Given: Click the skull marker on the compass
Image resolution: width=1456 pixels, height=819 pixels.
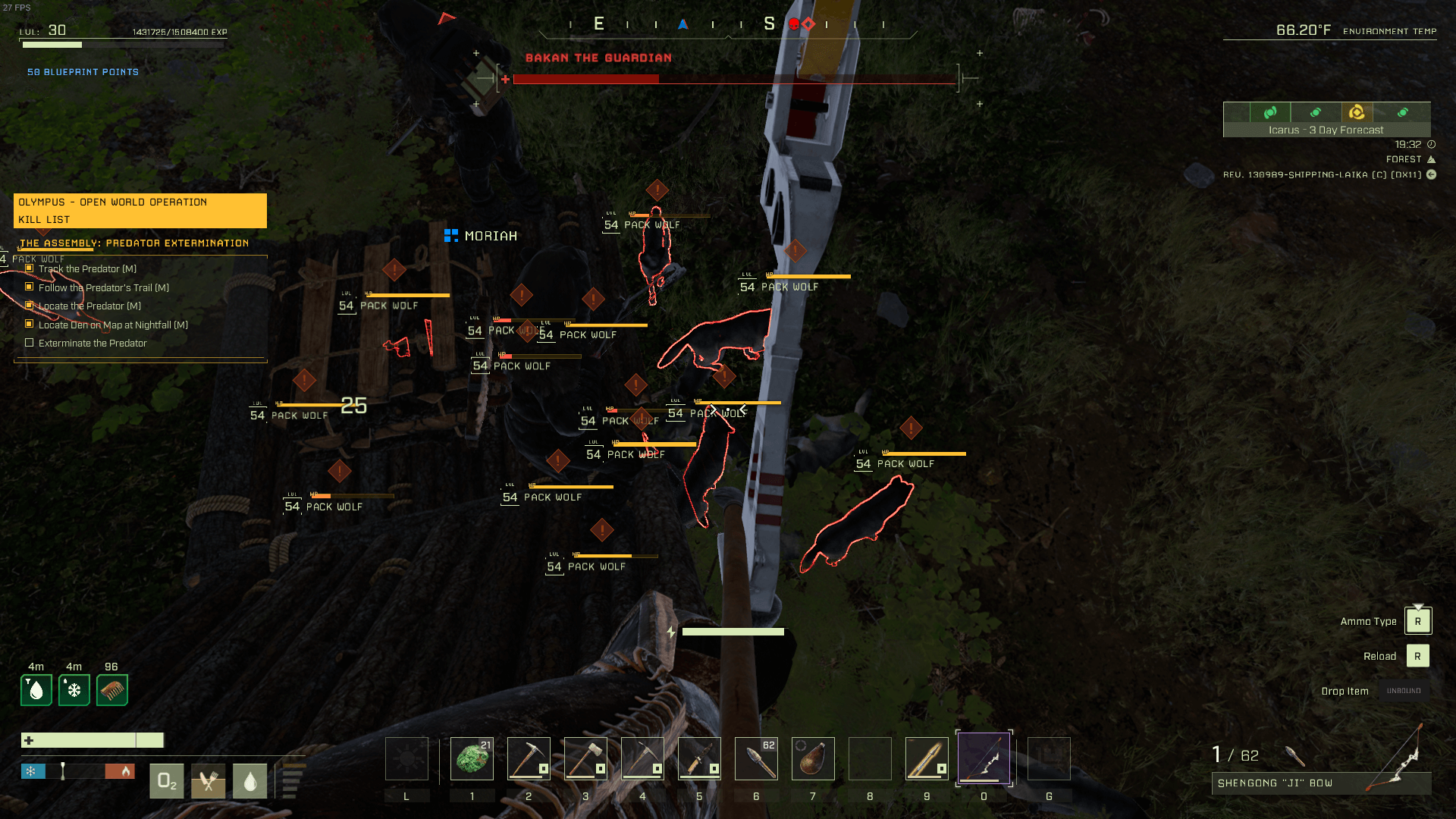Looking at the screenshot, I should pyautogui.click(x=794, y=24).
